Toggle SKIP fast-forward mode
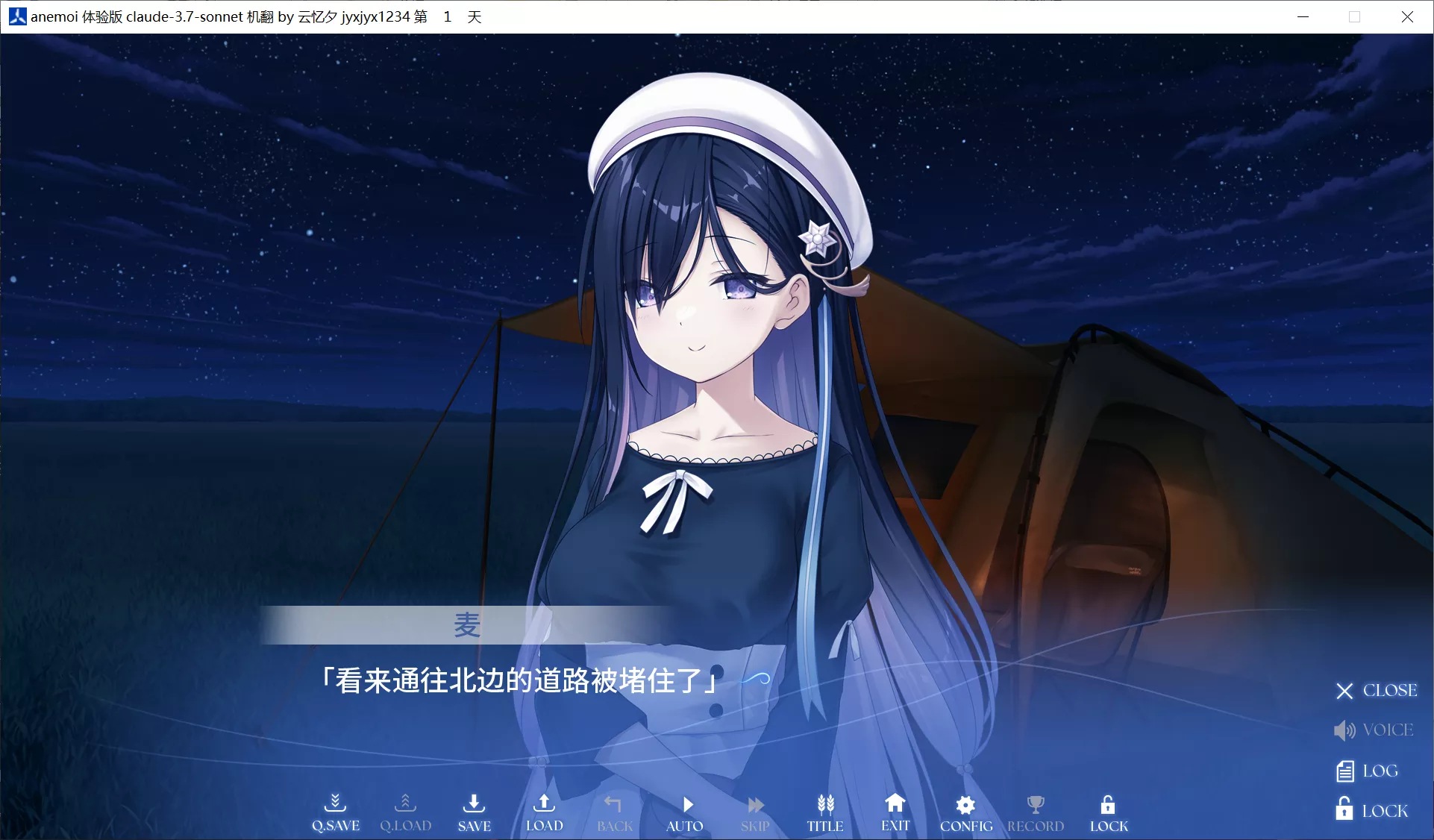This screenshot has height=840, width=1434. click(x=754, y=808)
